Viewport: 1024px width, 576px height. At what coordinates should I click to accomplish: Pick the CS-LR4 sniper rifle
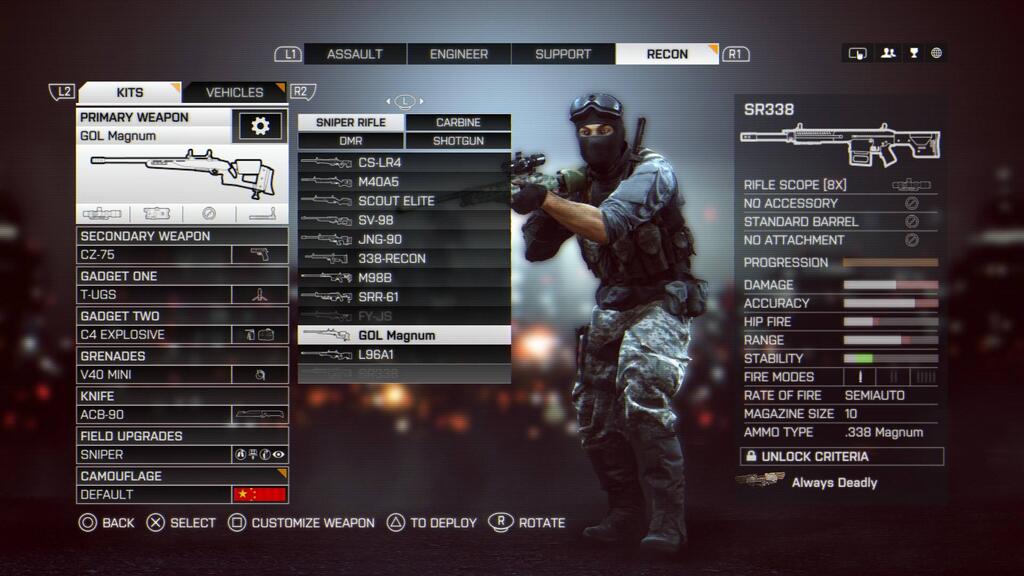(x=404, y=162)
